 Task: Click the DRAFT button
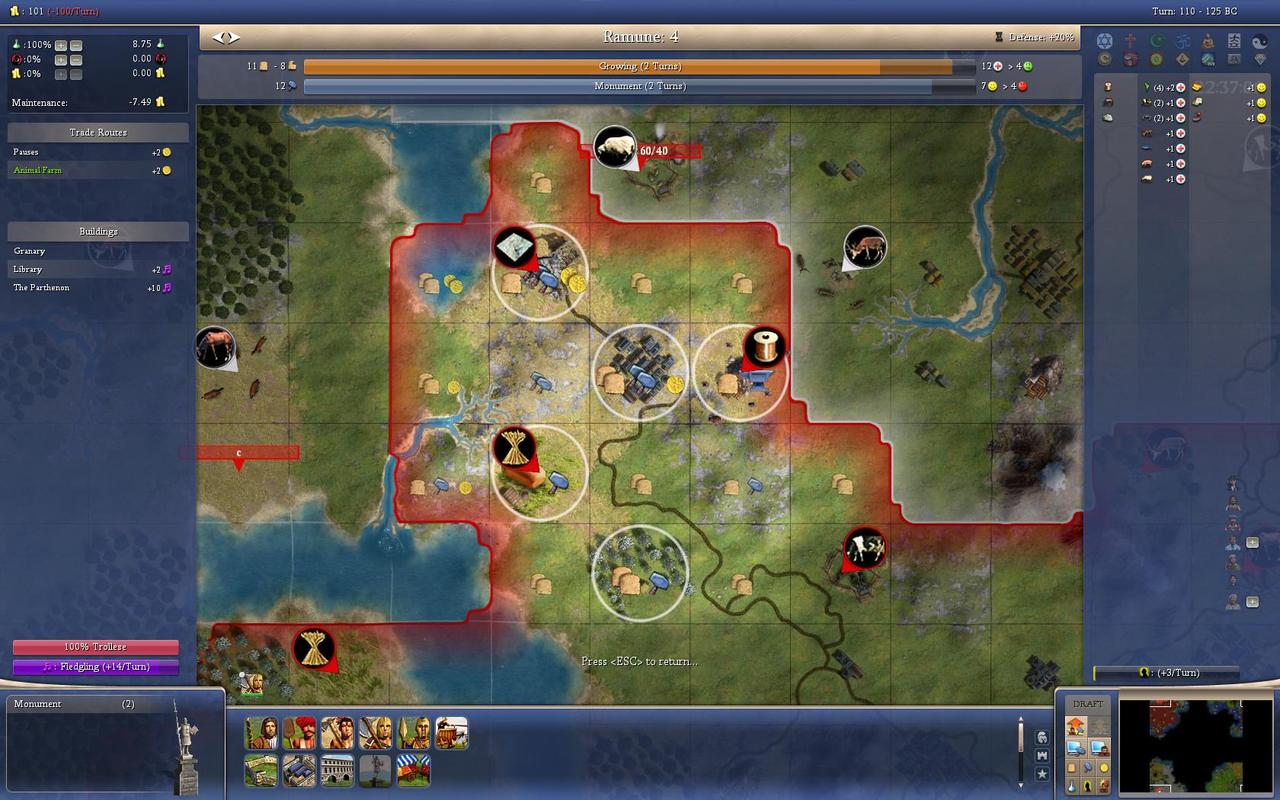pyautogui.click(x=1088, y=704)
